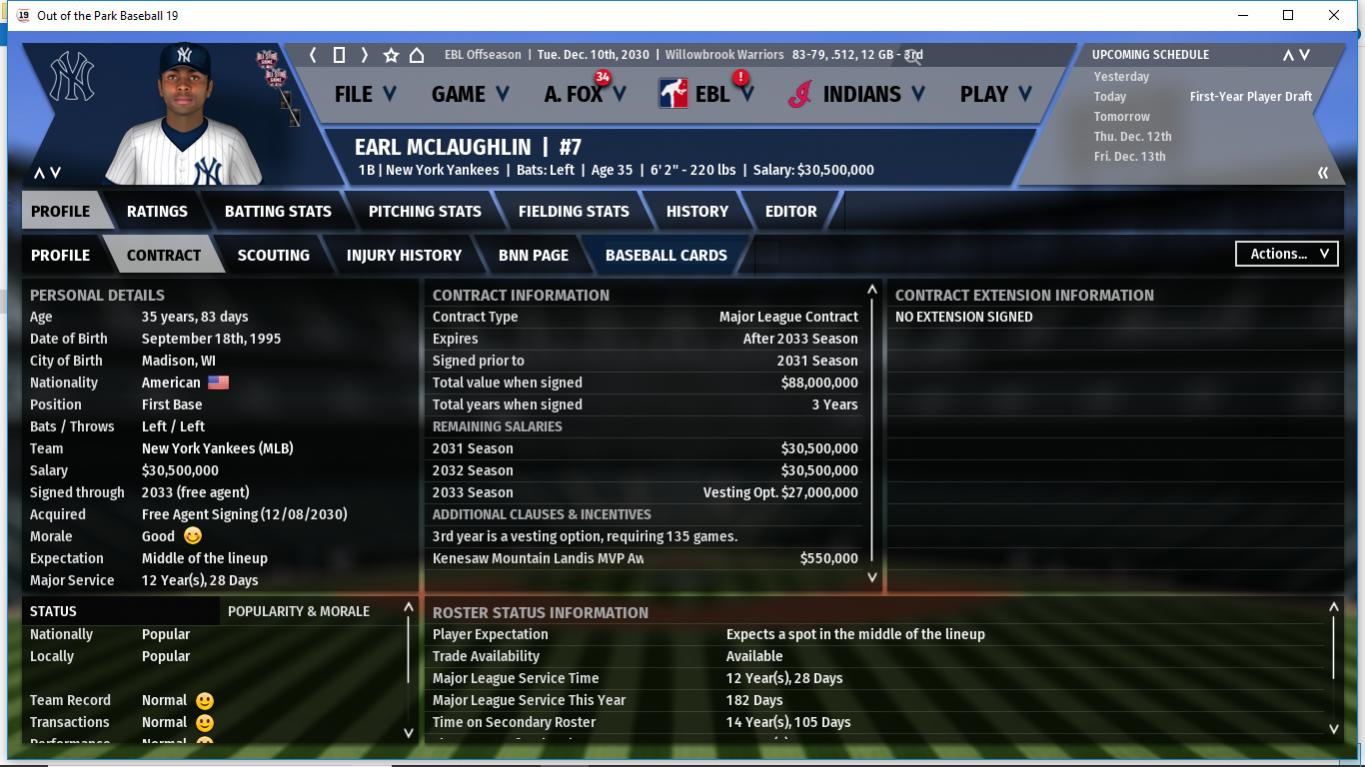Show the BNN PAGE sub-tab

click(x=533, y=255)
